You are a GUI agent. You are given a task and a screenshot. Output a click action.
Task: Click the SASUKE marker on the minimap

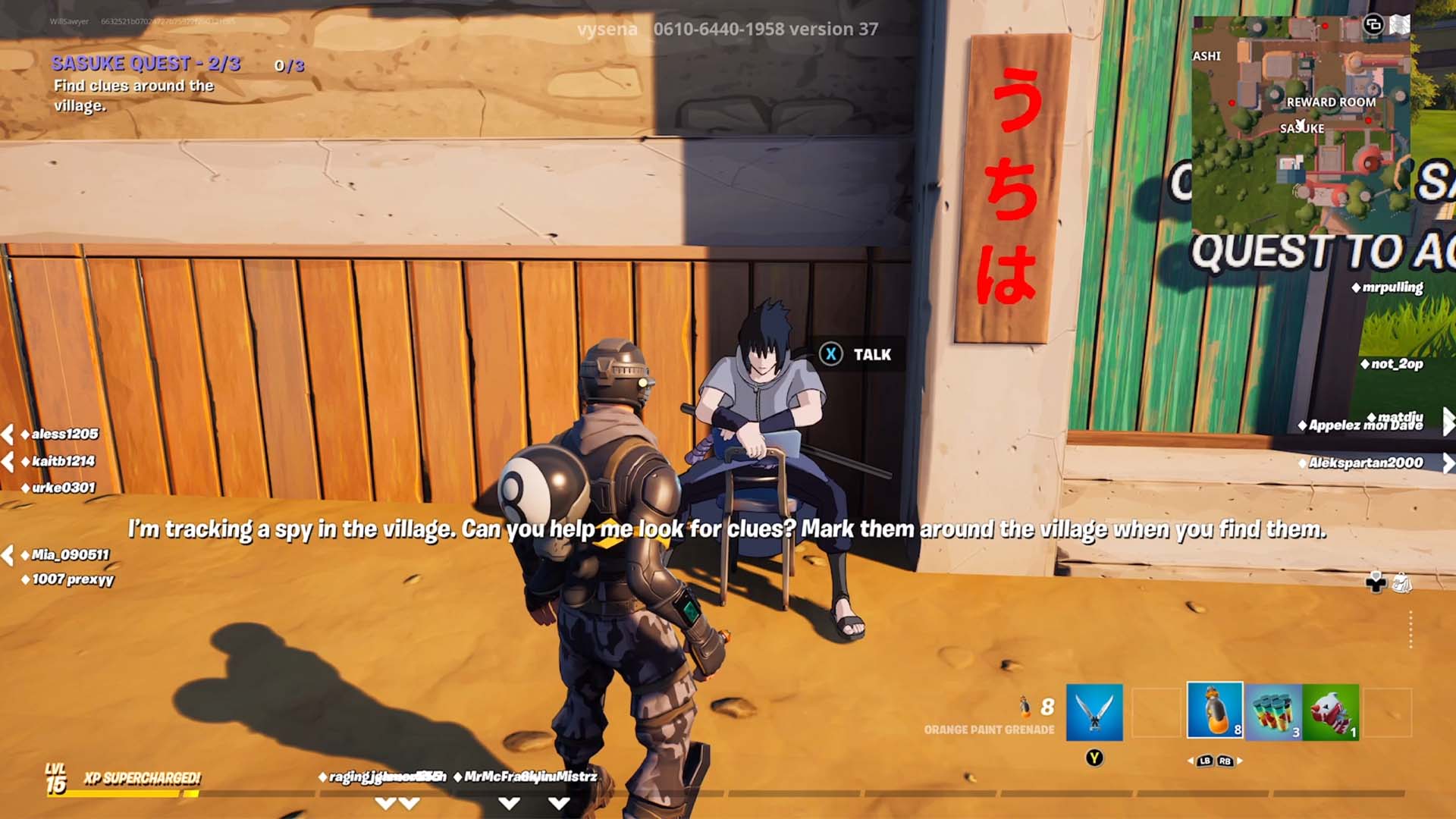click(x=1301, y=129)
